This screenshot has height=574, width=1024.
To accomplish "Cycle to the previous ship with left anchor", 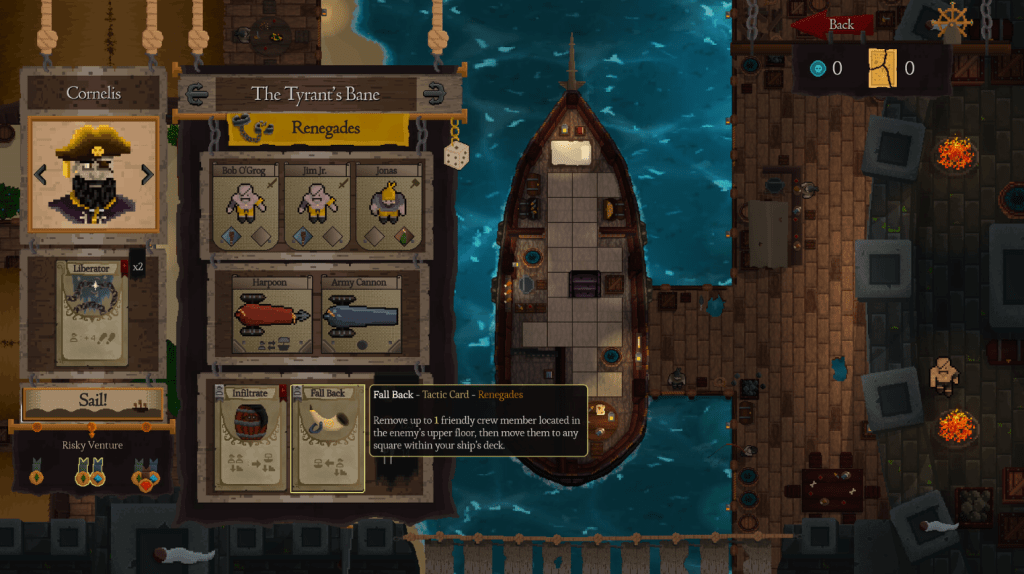I will pyautogui.click(x=197, y=94).
